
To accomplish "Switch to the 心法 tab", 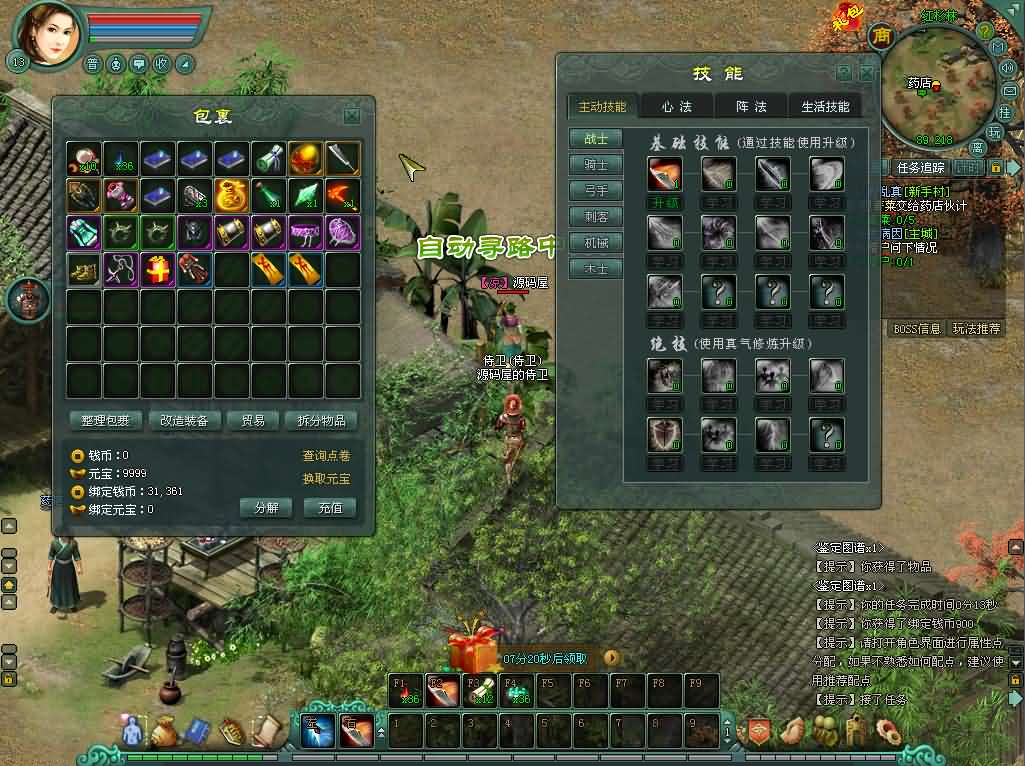I will coord(678,107).
